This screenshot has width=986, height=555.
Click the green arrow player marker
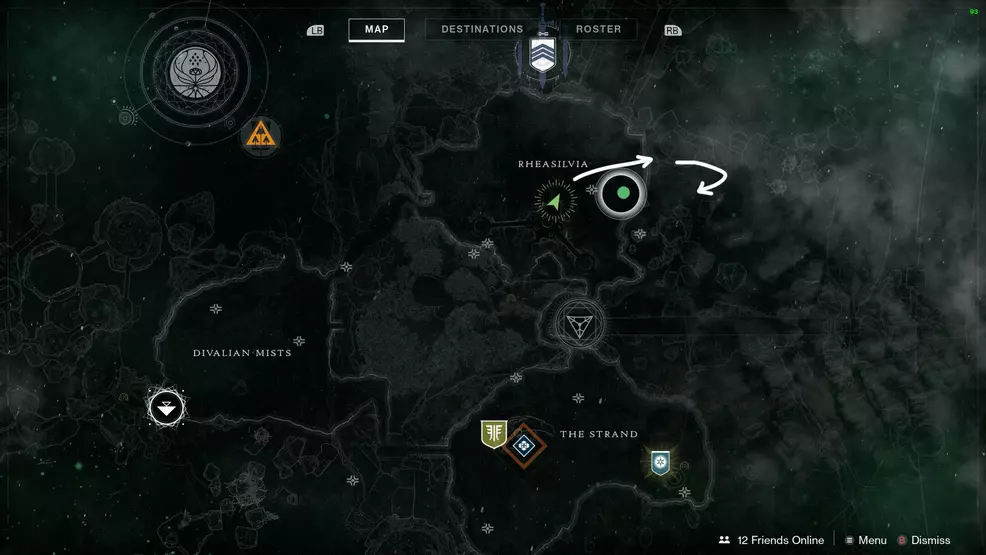[555, 201]
